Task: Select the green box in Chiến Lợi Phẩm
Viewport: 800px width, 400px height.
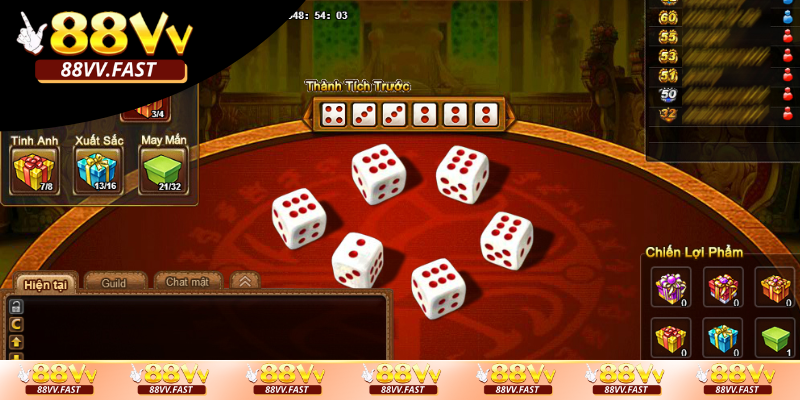Action: pos(774,339)
